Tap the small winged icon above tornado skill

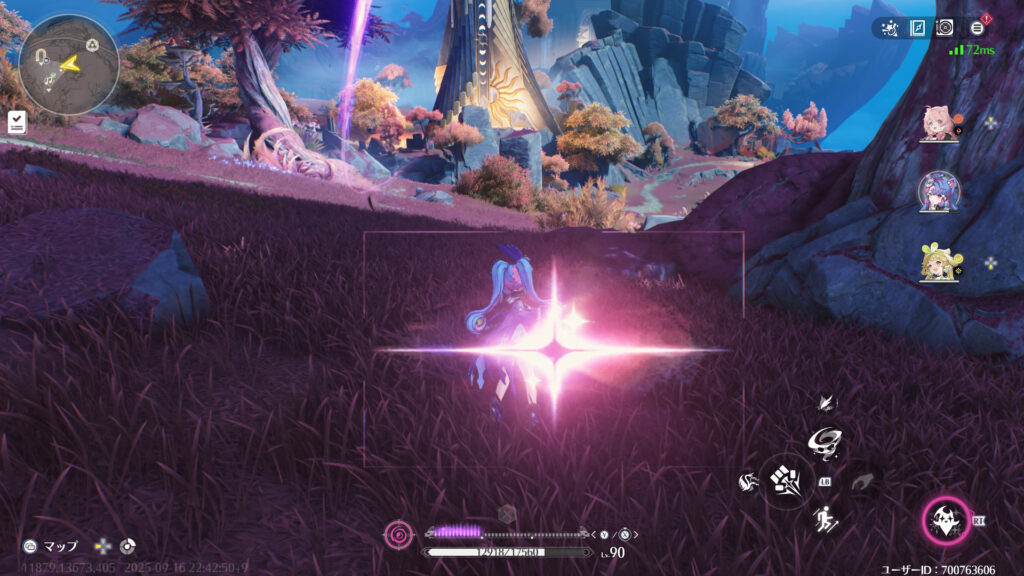[825, 403]
